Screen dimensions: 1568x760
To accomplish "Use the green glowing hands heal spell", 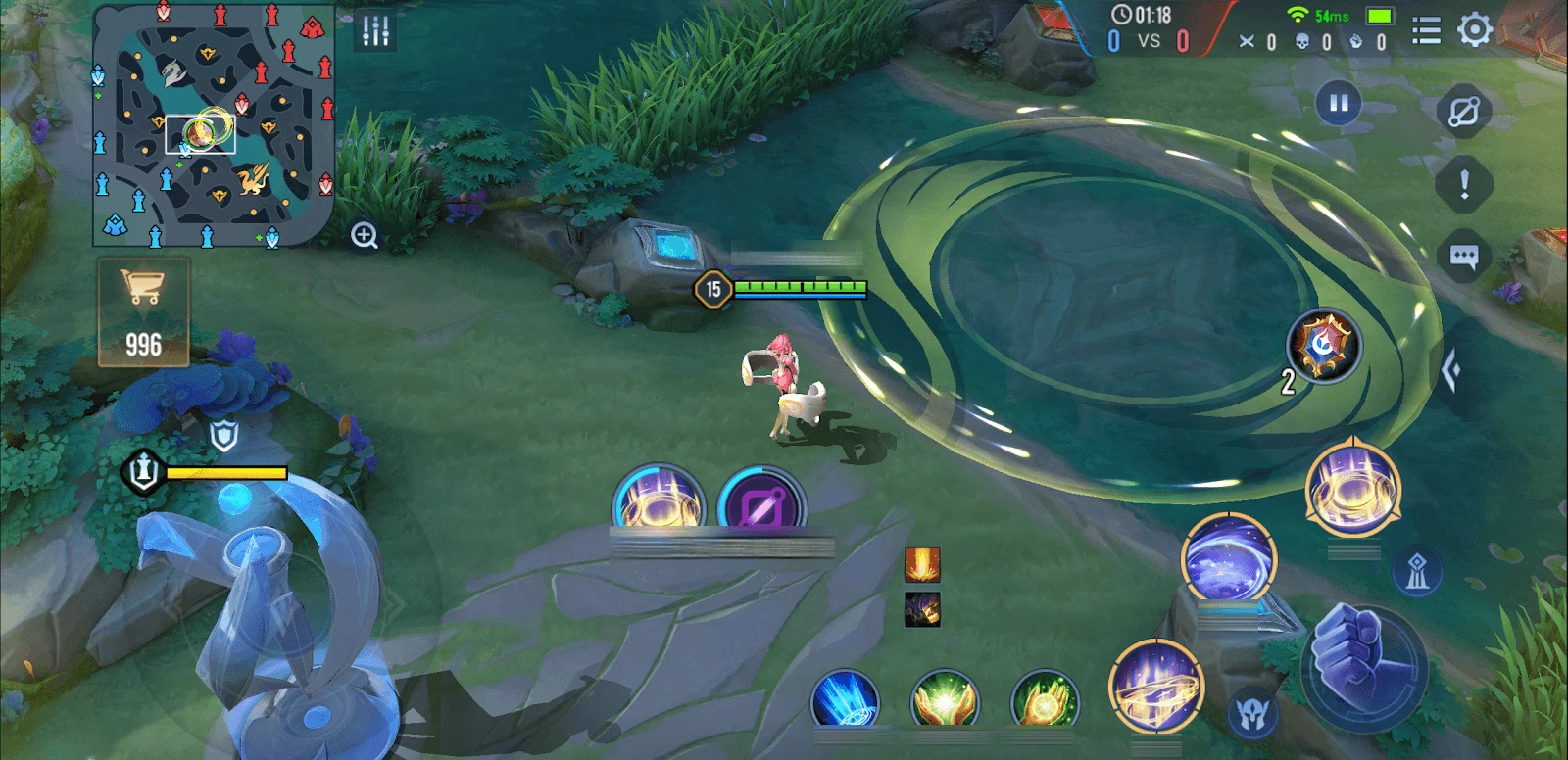I will click(944, 699).
